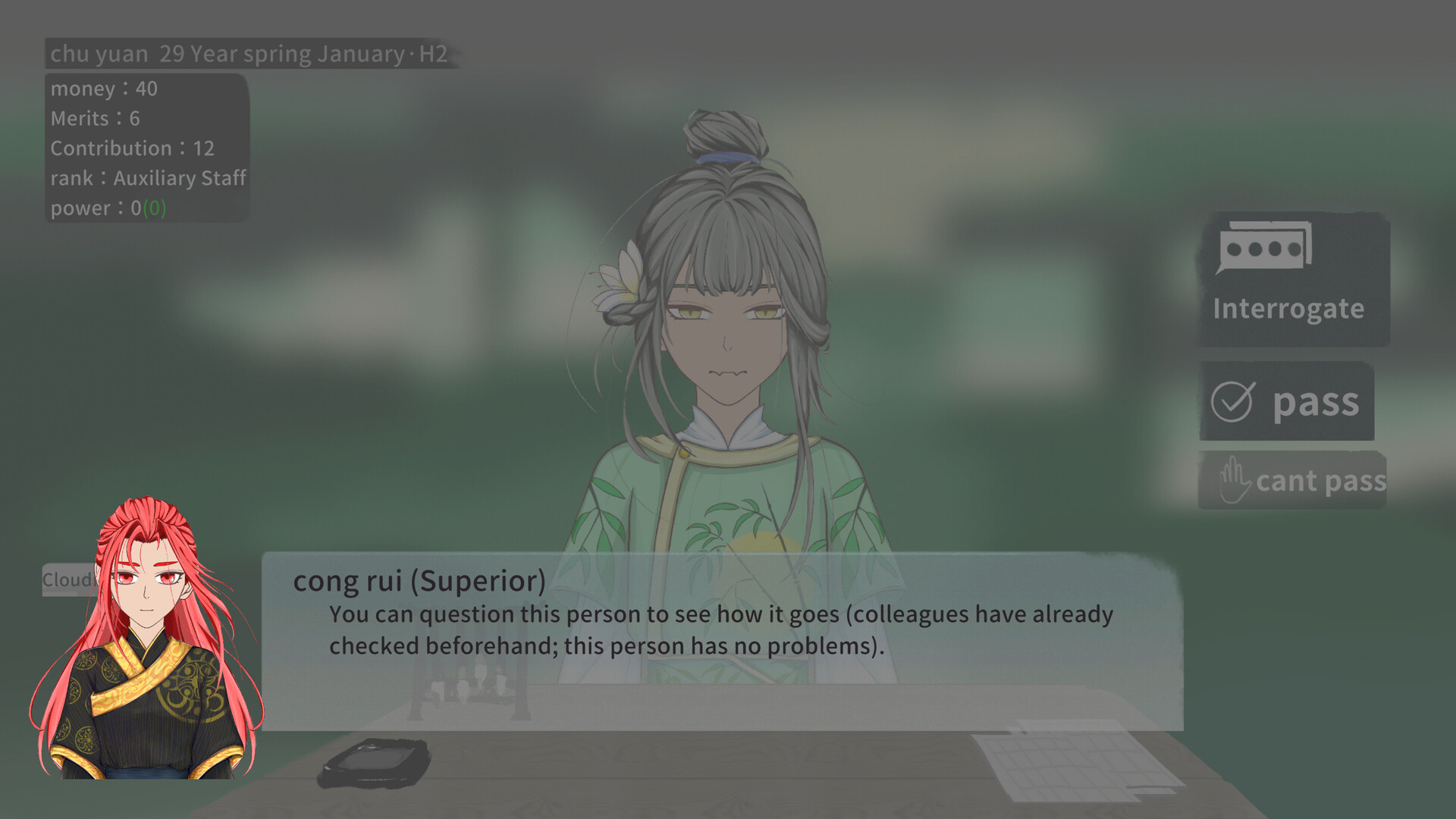Viewport: 1456px width, 819px height.
Task: Click the green power stat value
Action: [x=155, y=209]
